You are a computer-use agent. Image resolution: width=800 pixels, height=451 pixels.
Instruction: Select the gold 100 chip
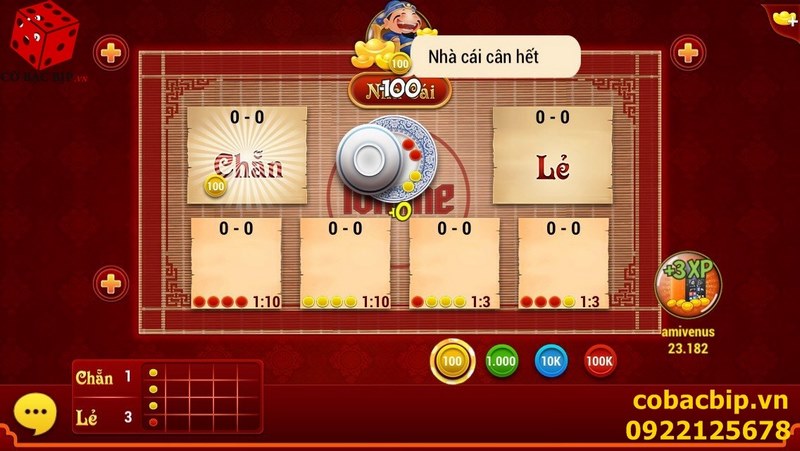point(453,361)
